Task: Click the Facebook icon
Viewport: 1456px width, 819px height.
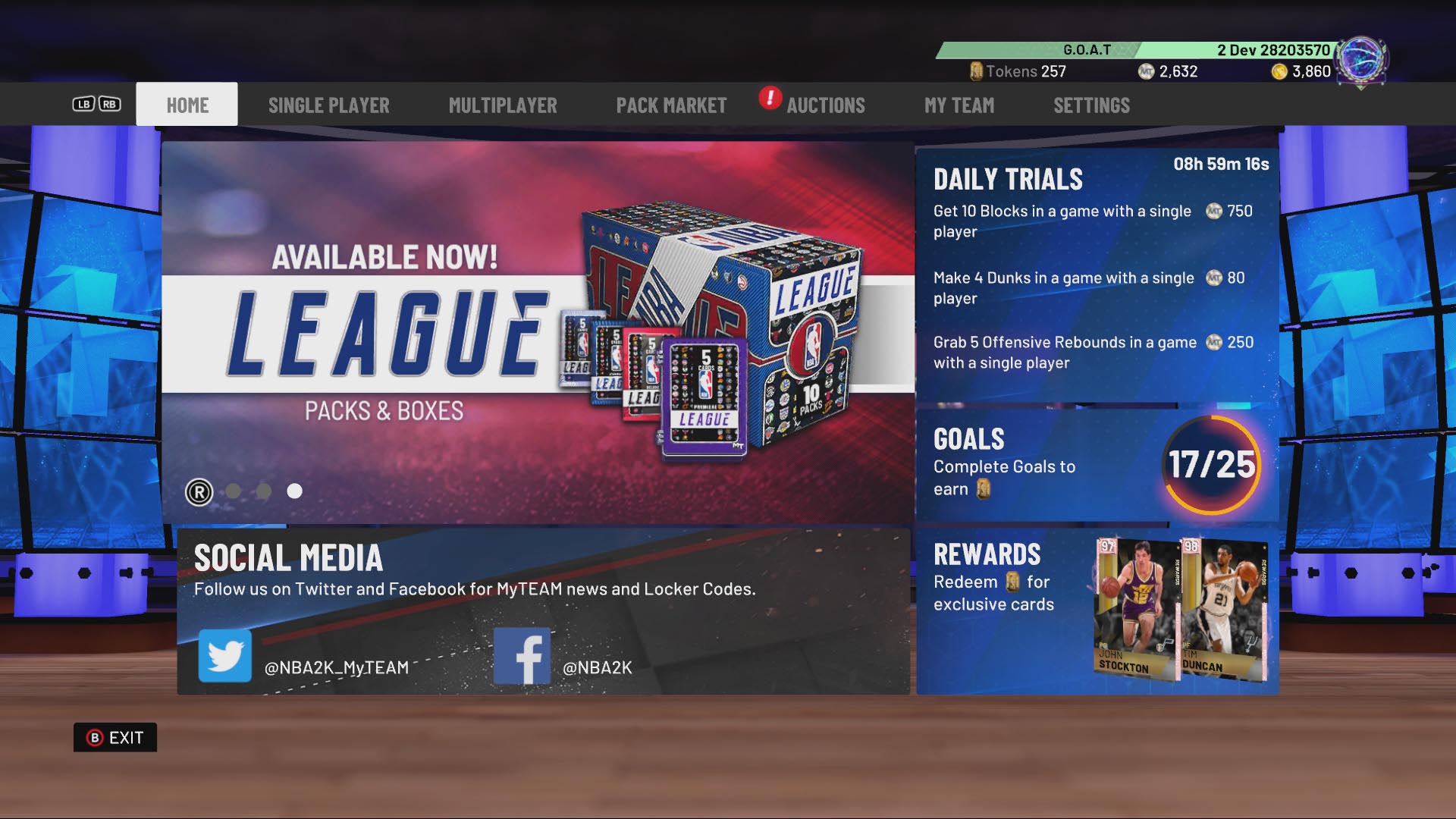Action: (522, 654)
